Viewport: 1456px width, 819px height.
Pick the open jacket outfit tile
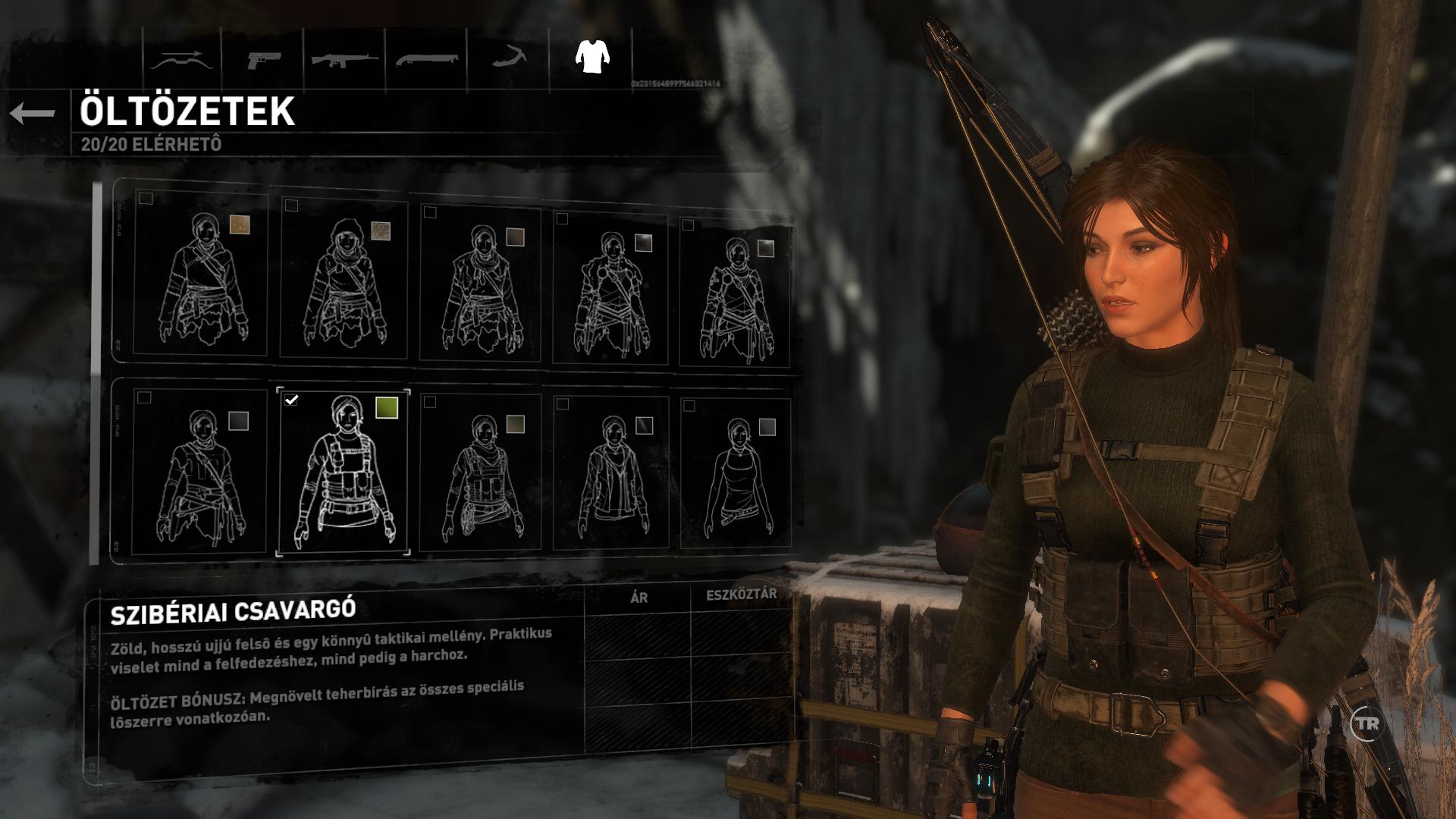coord(611,472)
